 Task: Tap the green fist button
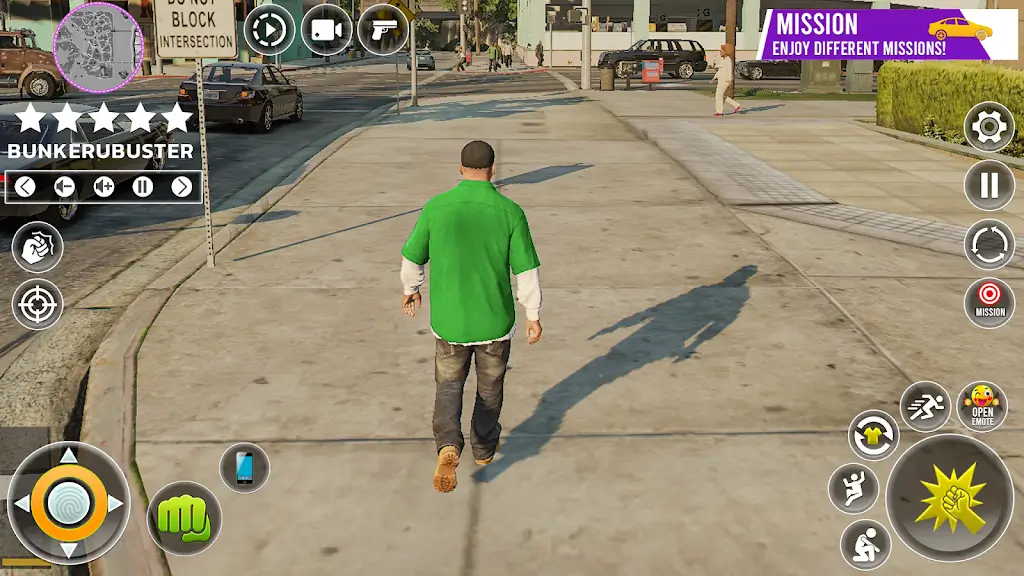tap(184, 518)
